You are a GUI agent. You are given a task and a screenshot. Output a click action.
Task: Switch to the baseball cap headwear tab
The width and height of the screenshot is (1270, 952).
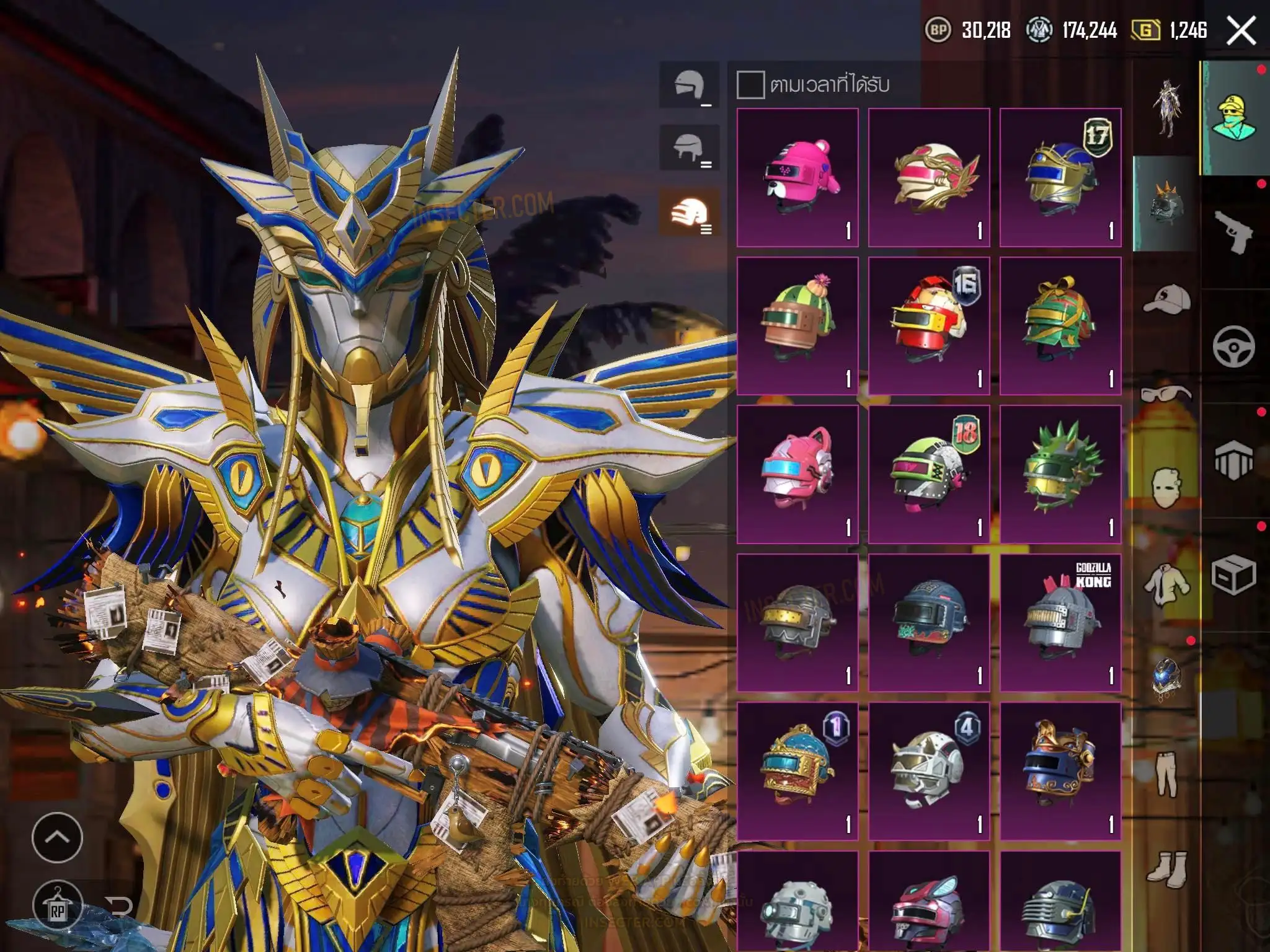pos(1166,299)
